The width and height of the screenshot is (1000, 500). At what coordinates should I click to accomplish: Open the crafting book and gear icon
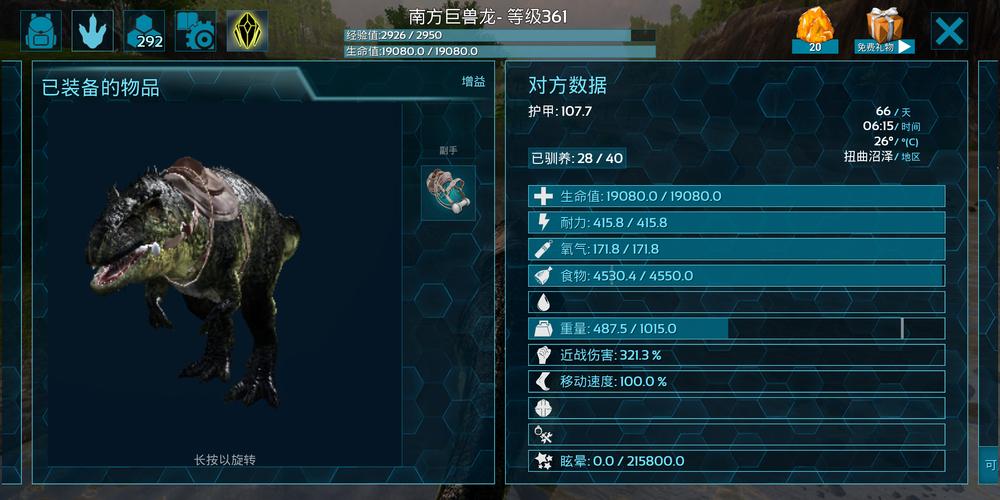196,31
